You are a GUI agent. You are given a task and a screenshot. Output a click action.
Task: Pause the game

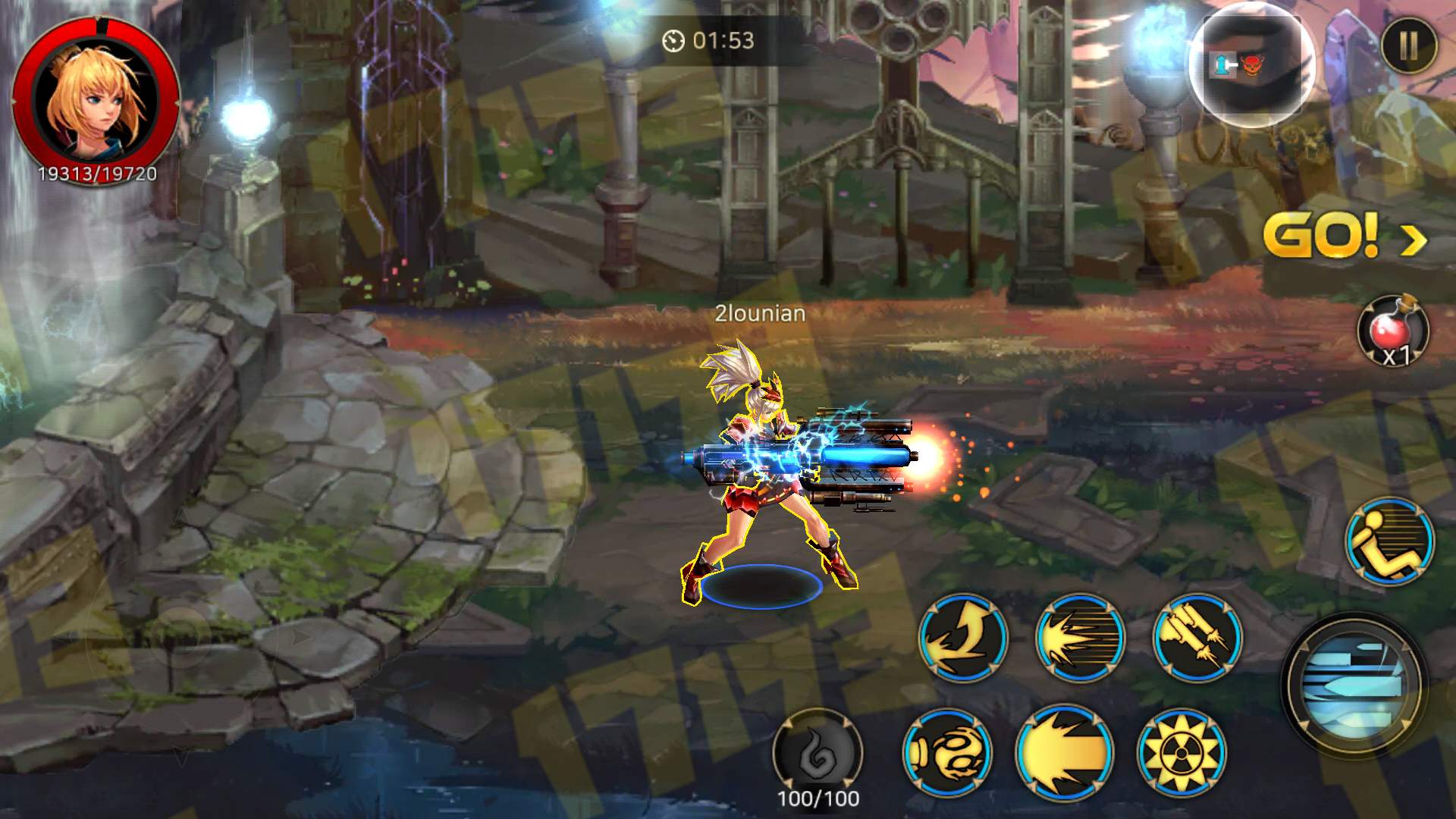click(1408, 45)
